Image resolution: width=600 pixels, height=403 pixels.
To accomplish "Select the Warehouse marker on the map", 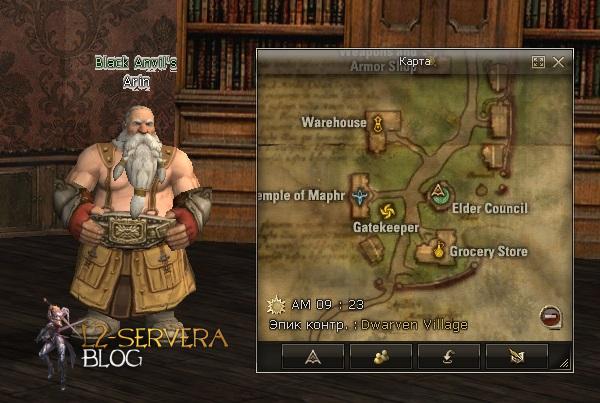I will [x=378, y=125].
